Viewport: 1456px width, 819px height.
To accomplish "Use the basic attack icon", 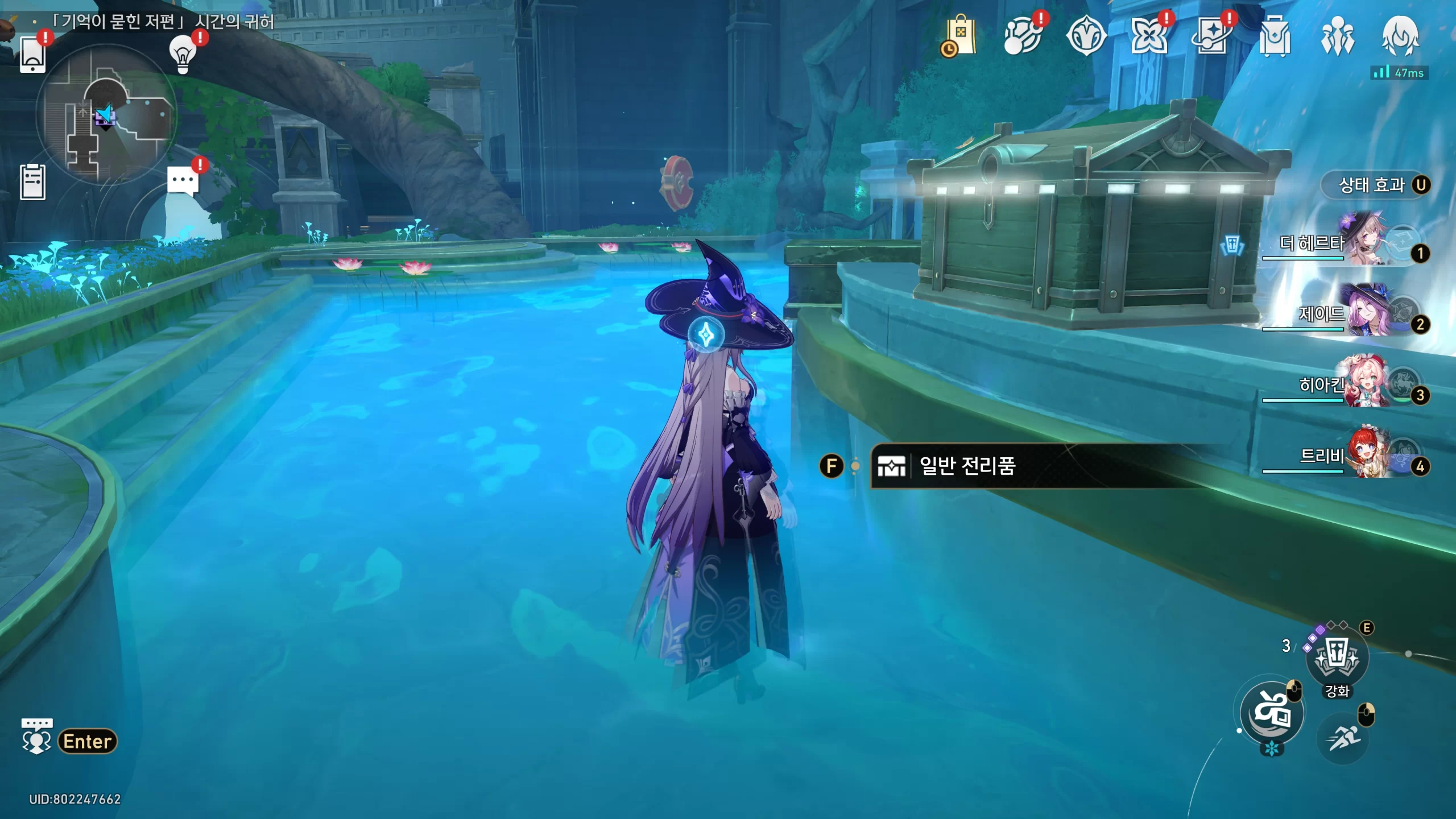I will [x=1272, y=713].
